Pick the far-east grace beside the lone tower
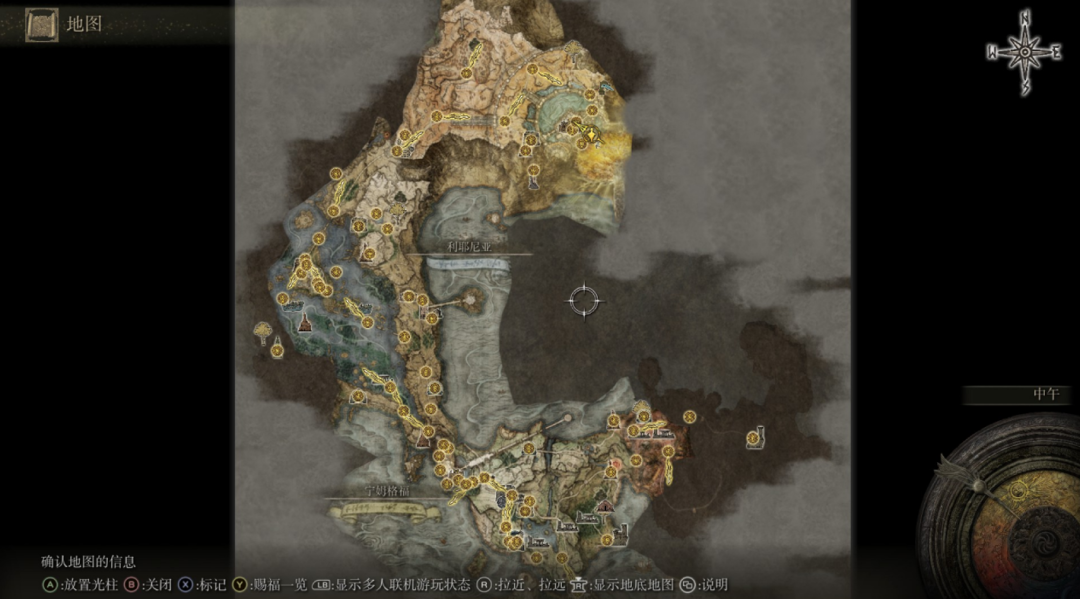Screen dimensions: 1080x599 coord(690,416)
